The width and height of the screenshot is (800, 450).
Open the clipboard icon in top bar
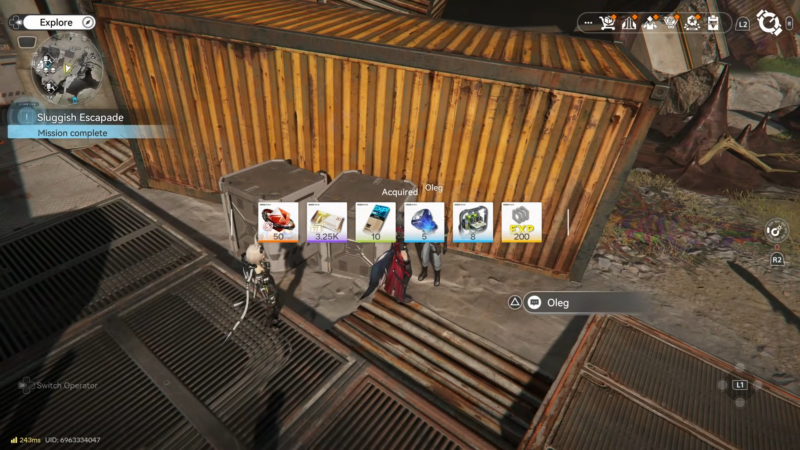713,22
